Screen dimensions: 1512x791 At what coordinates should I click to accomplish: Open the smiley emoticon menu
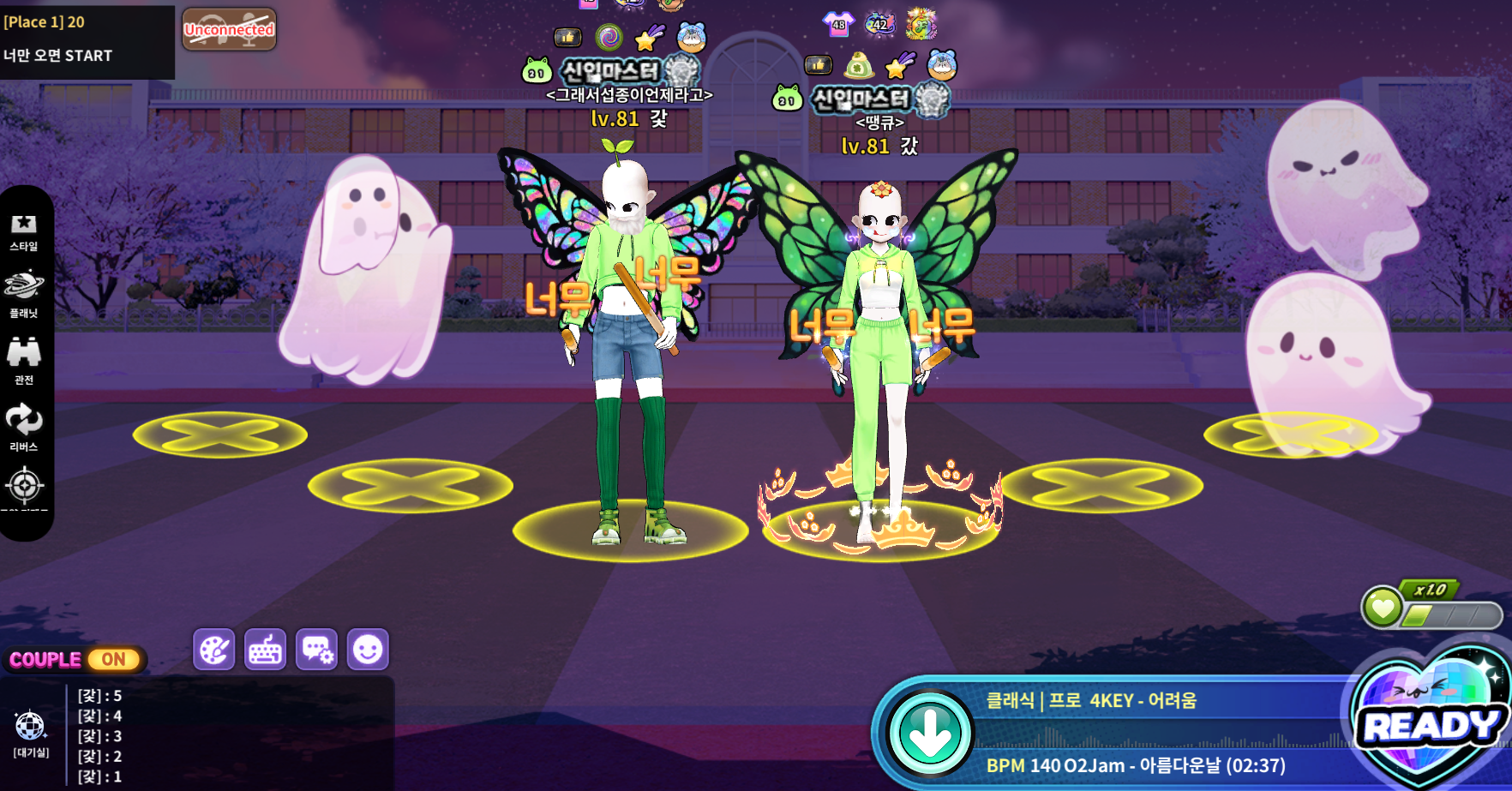(x=368, y=650)
